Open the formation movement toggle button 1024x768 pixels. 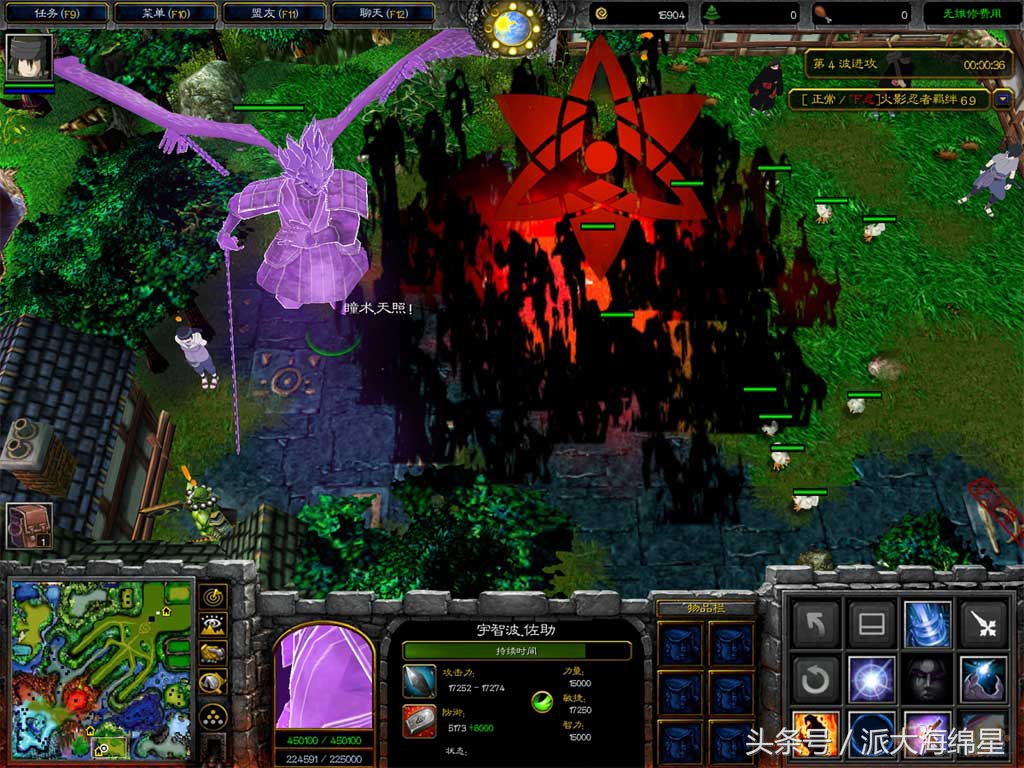(213, 715)
